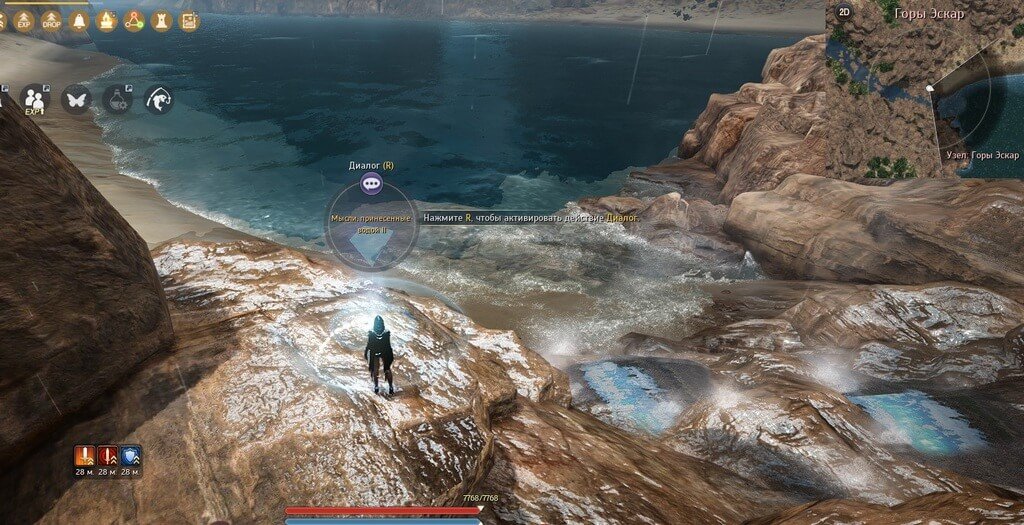This screenshot has width=1024, height=525.
Task: Open the node network triangle icon
Action: tap(133, 19)
